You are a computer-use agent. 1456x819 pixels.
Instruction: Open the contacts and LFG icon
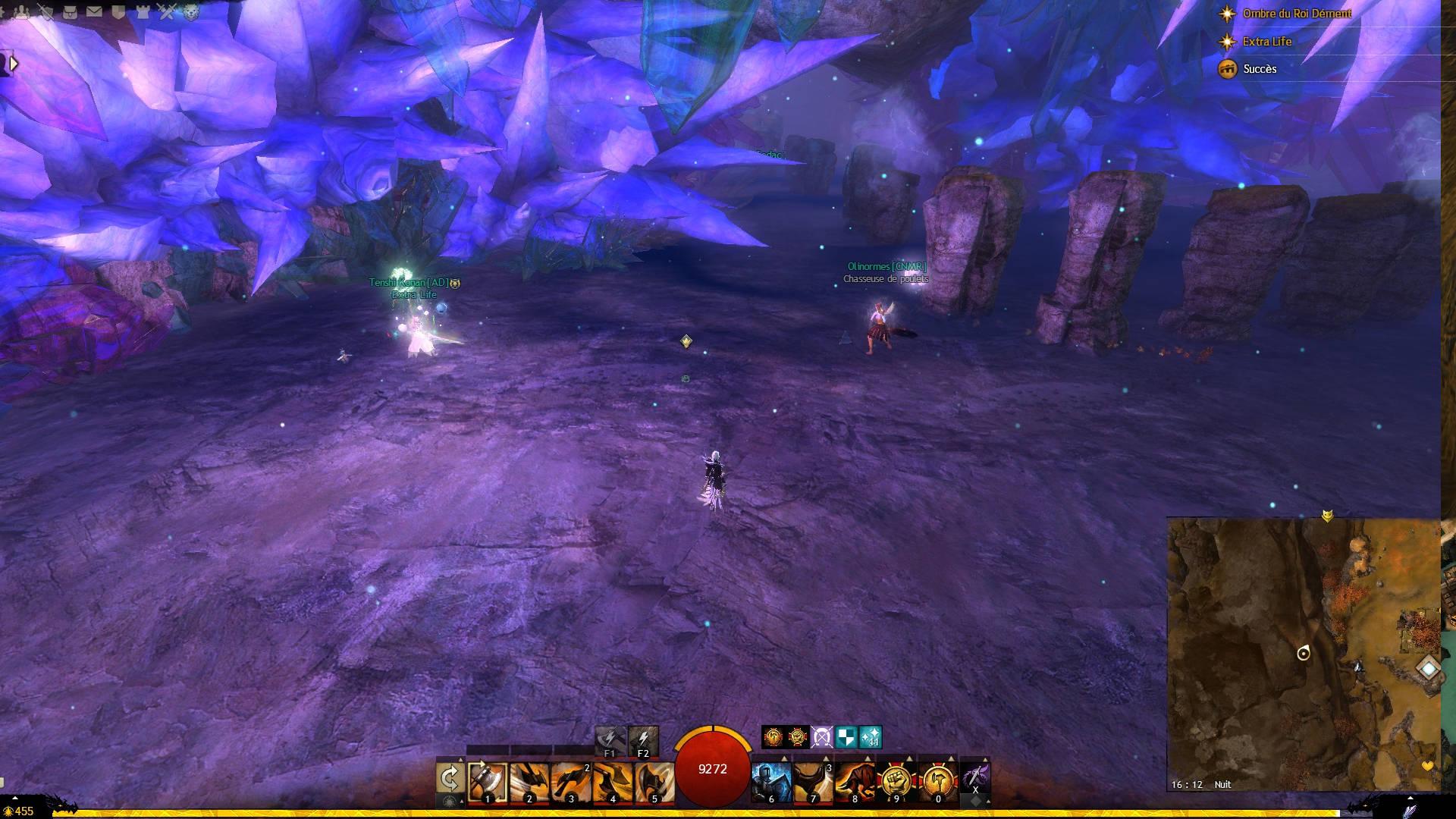[21, 11]
